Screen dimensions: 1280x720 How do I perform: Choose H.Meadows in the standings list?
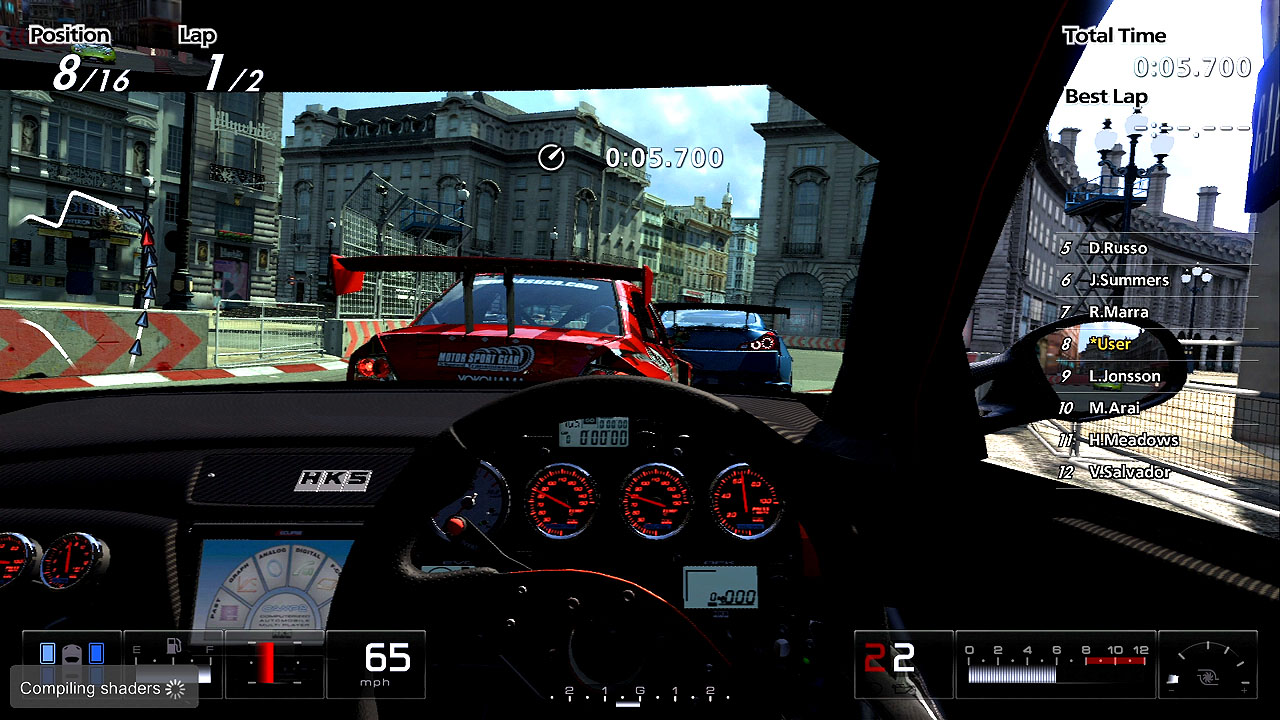1132,440
